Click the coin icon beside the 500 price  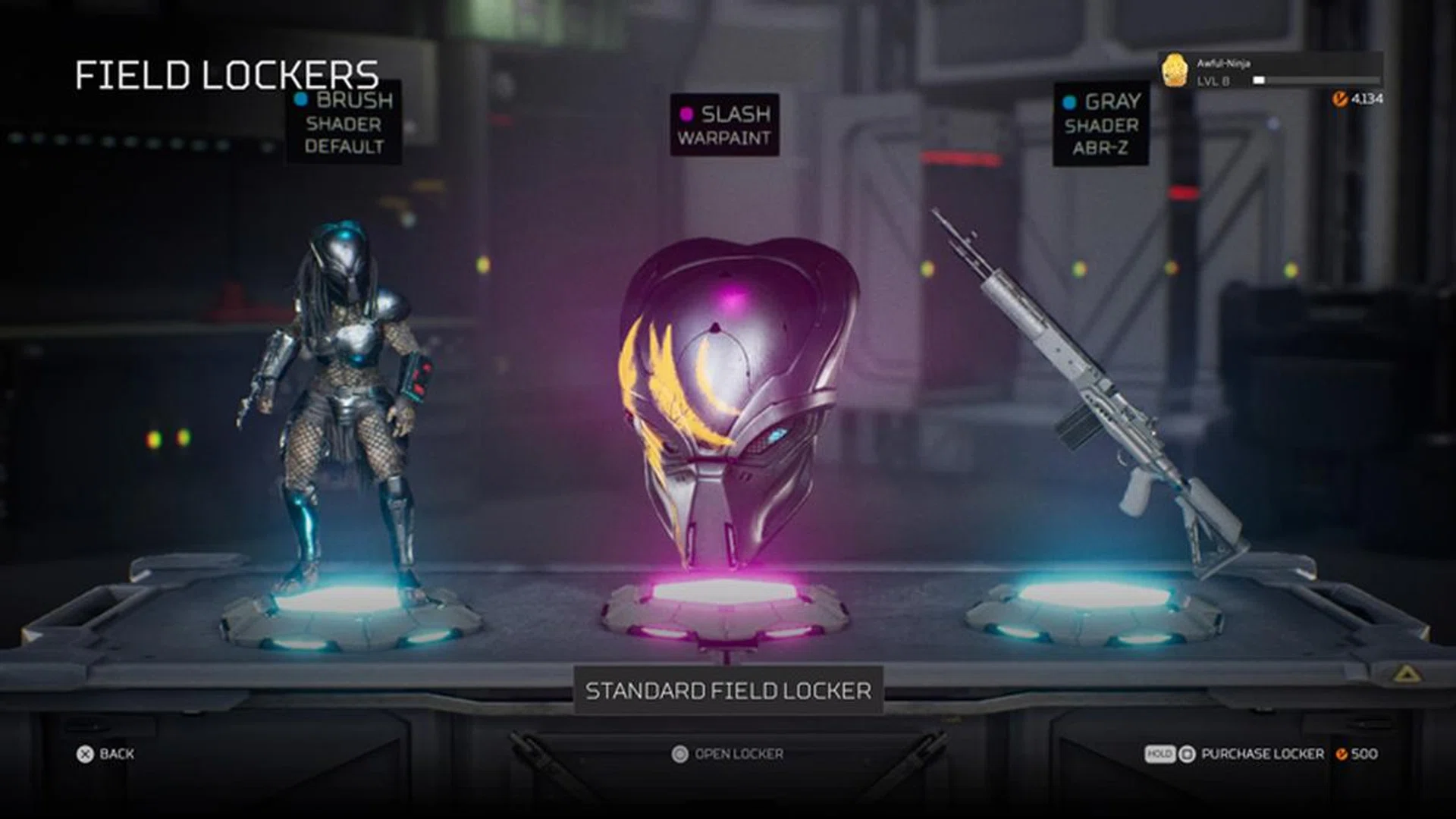tap(1342, 754)
